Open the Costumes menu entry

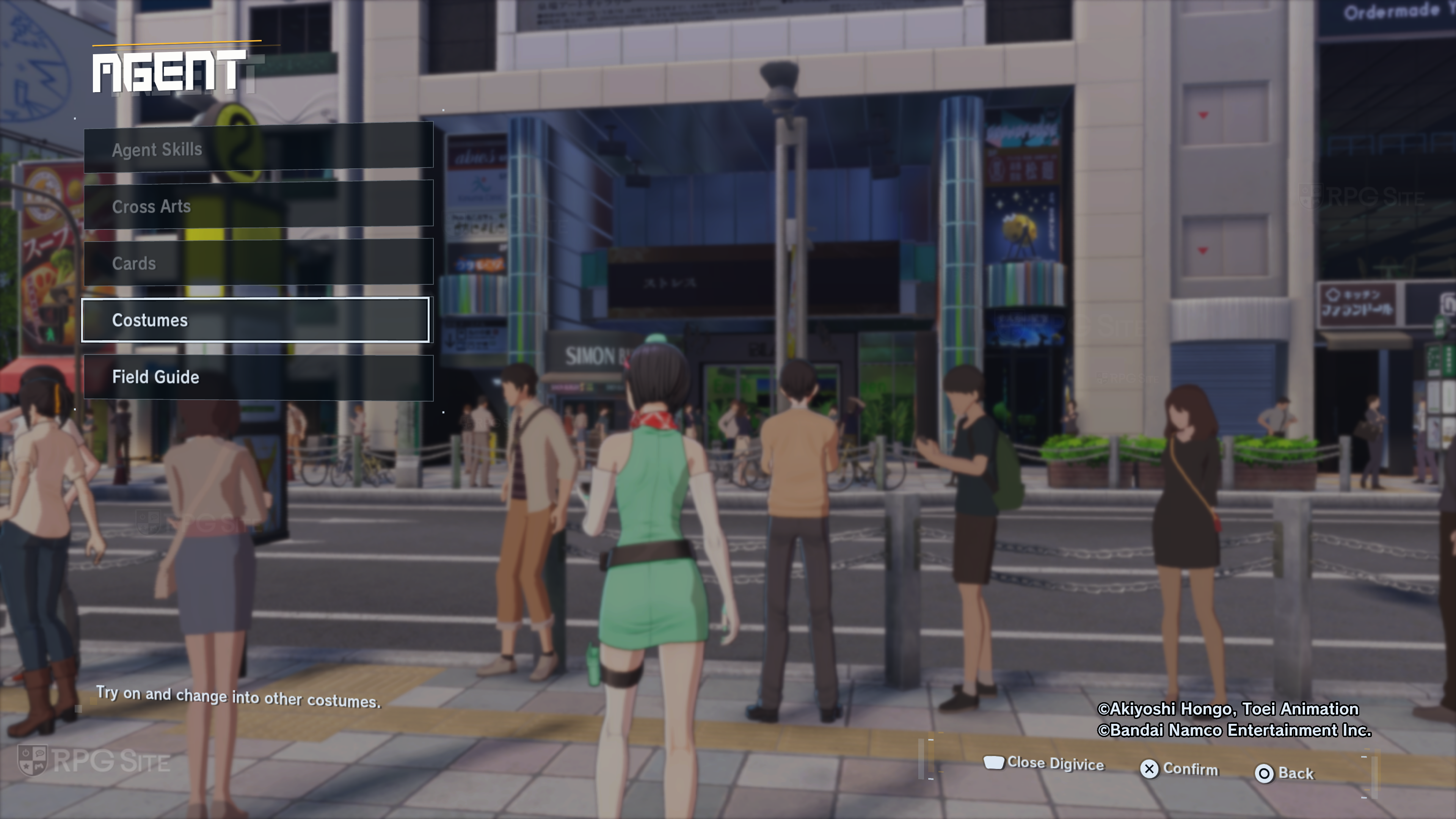pyautogui.click(x=256, y=320)
